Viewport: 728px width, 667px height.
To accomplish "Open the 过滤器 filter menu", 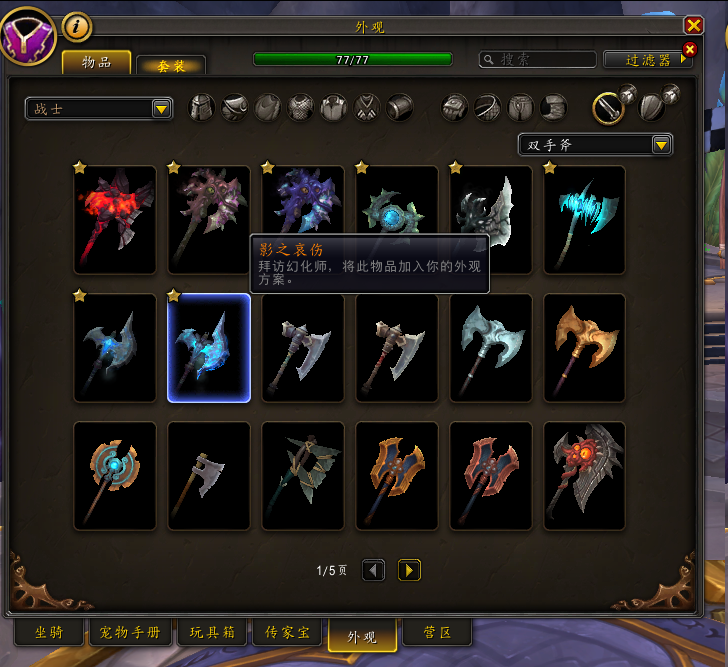I will coord(647,60).
